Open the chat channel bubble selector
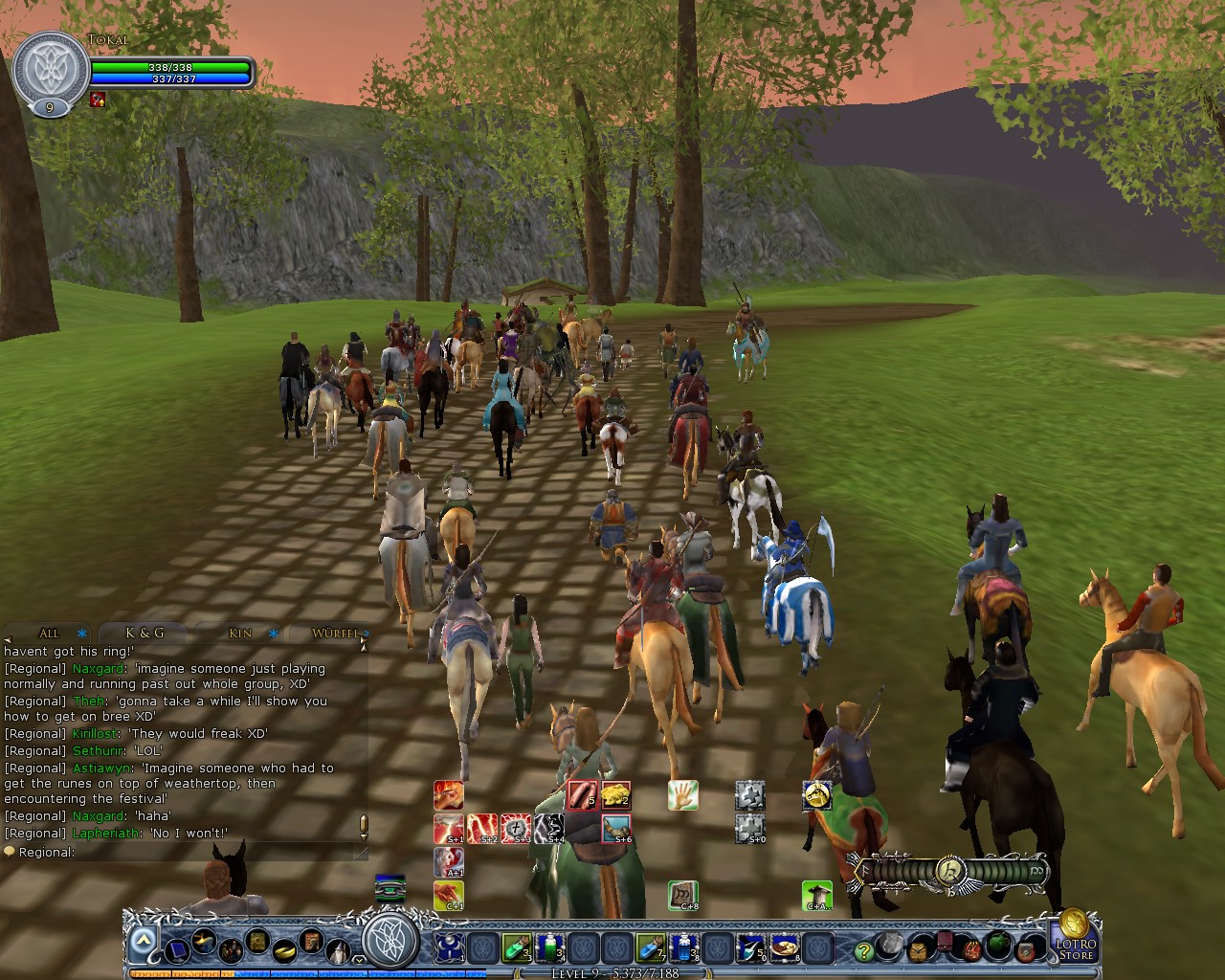 tap(11, 851)
